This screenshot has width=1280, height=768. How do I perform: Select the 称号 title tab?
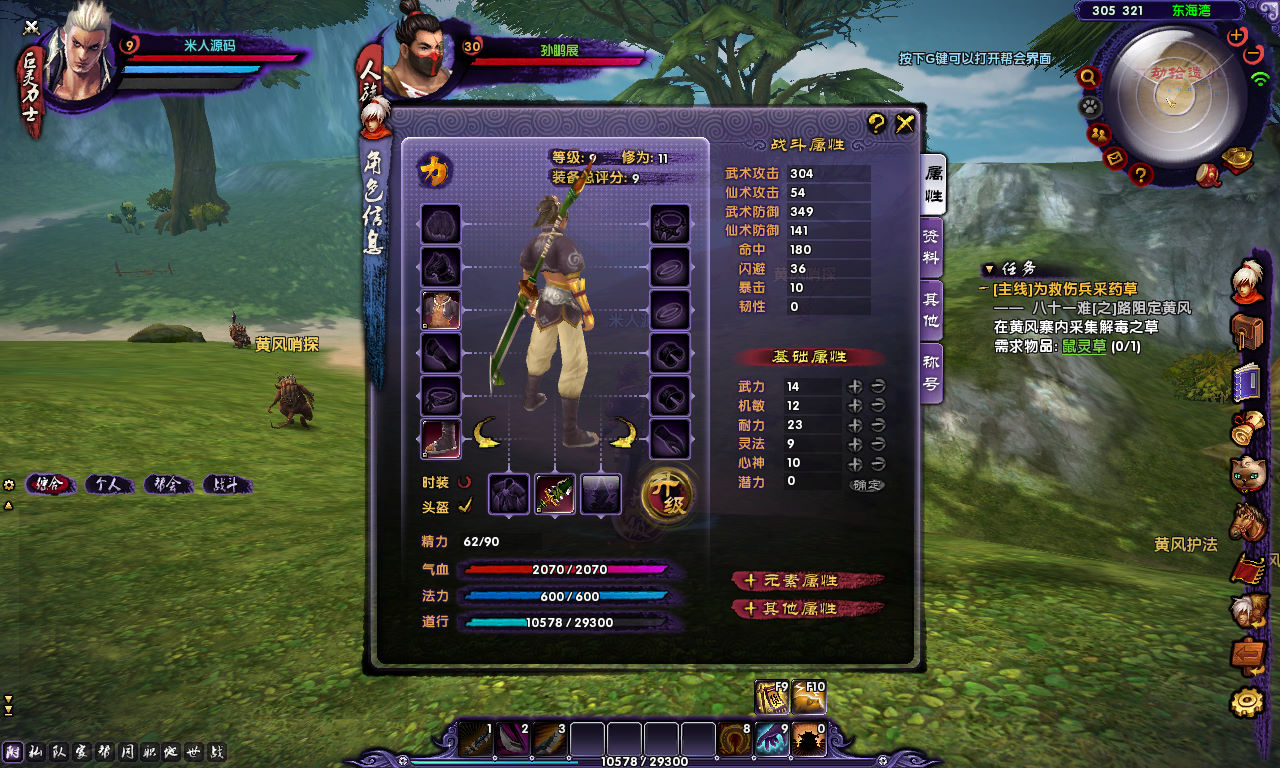pyautogui.click(x=932, y=374)
